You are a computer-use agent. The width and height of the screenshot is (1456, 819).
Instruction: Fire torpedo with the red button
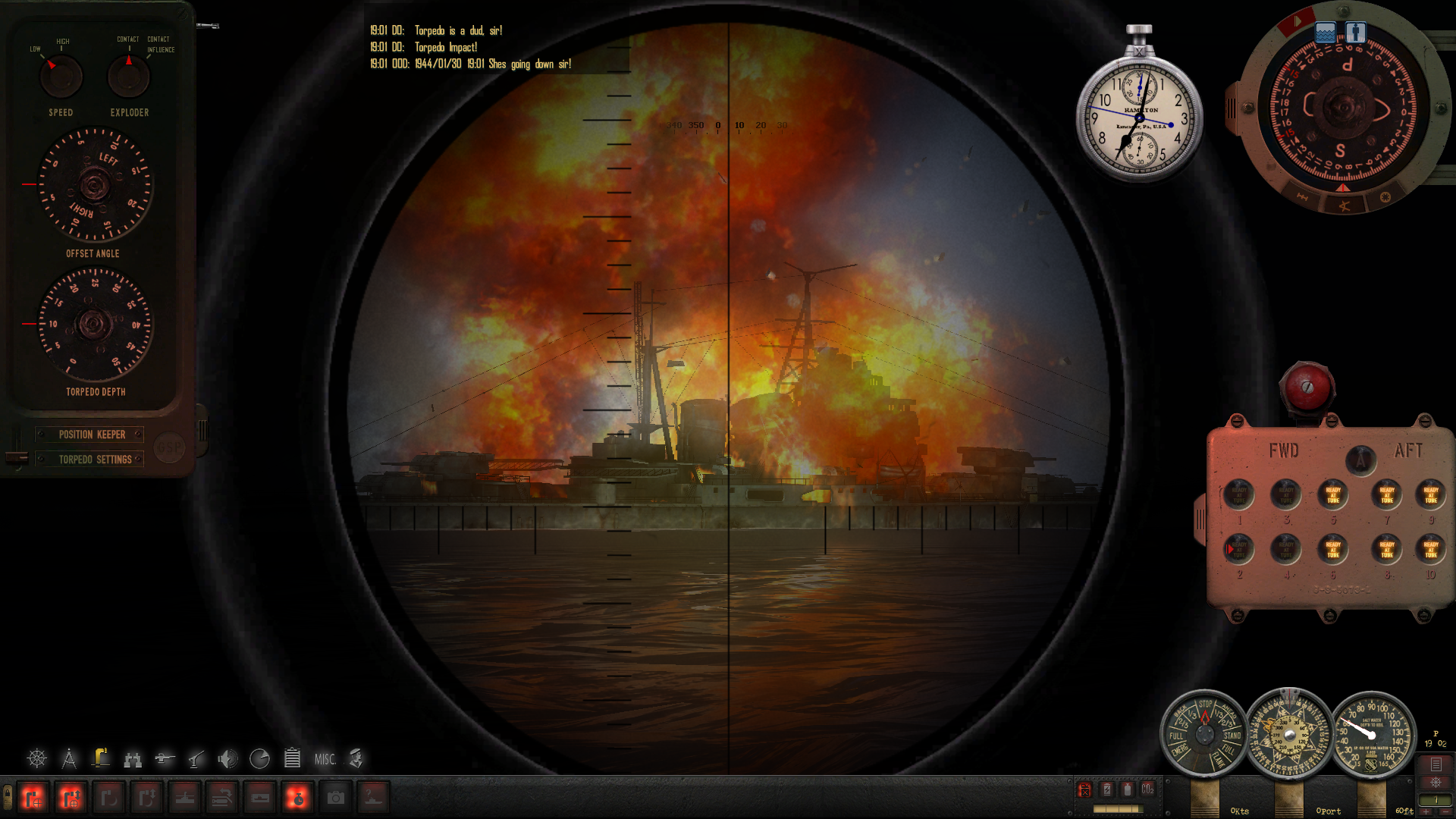pyautogui.click(x=1307, y=388)
